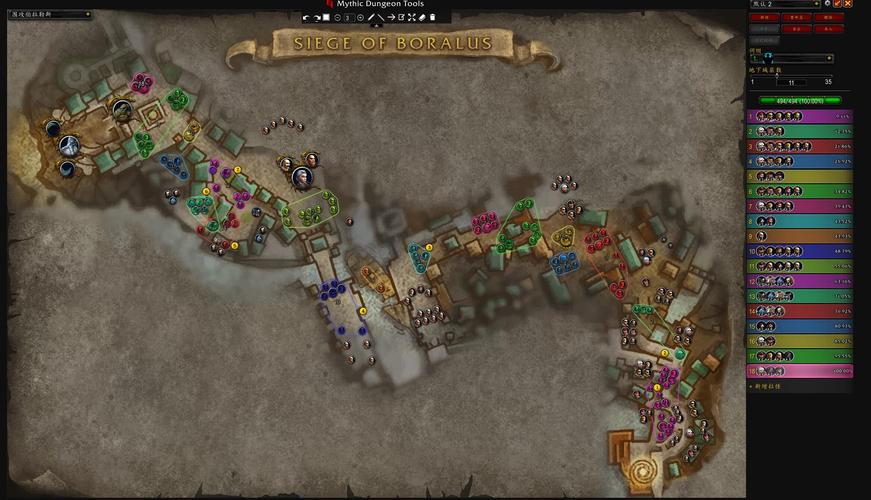Activate the move/expand arrows tool

(412, 18)
